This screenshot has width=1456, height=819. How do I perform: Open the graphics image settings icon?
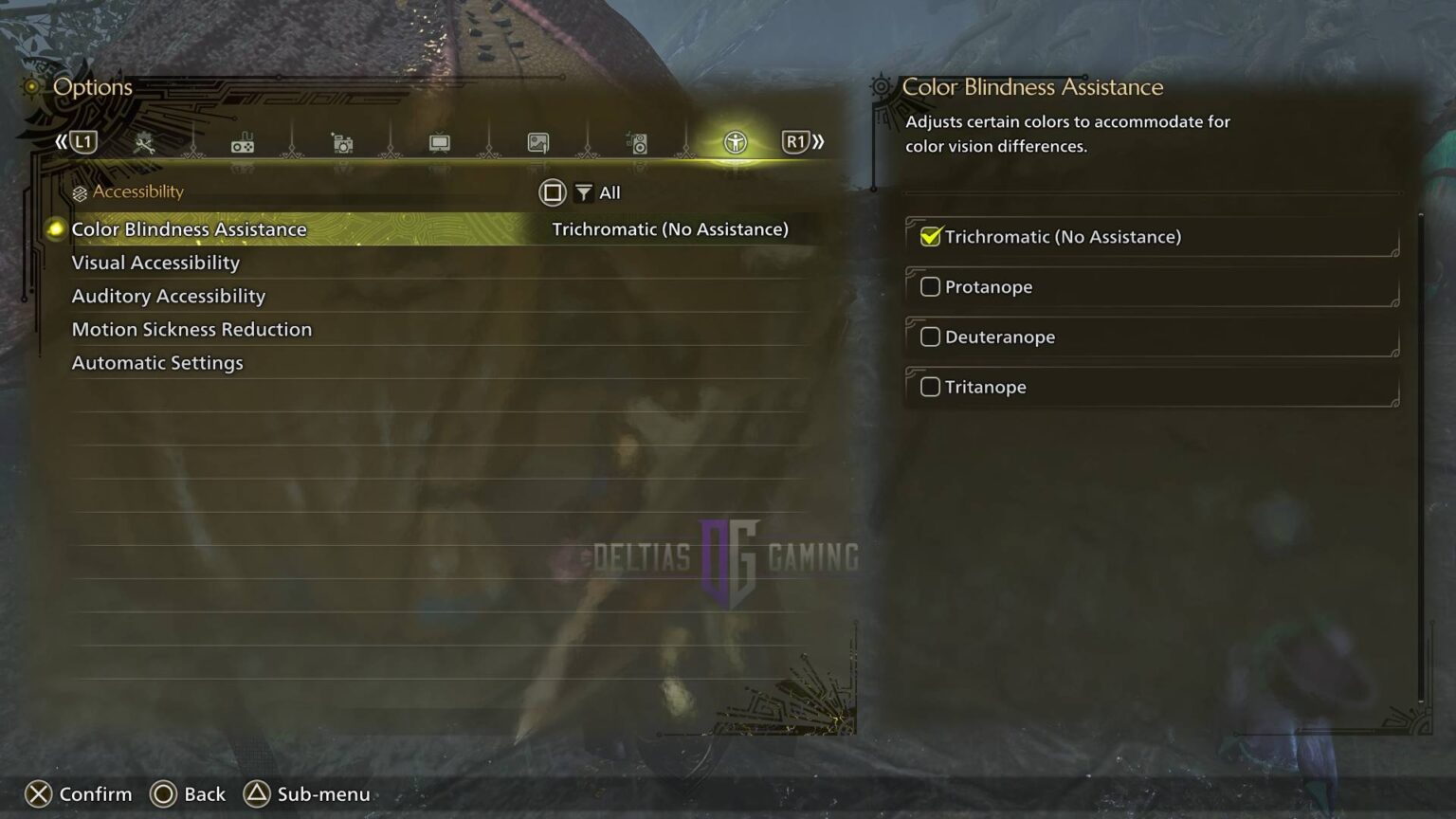pos(538,143)
